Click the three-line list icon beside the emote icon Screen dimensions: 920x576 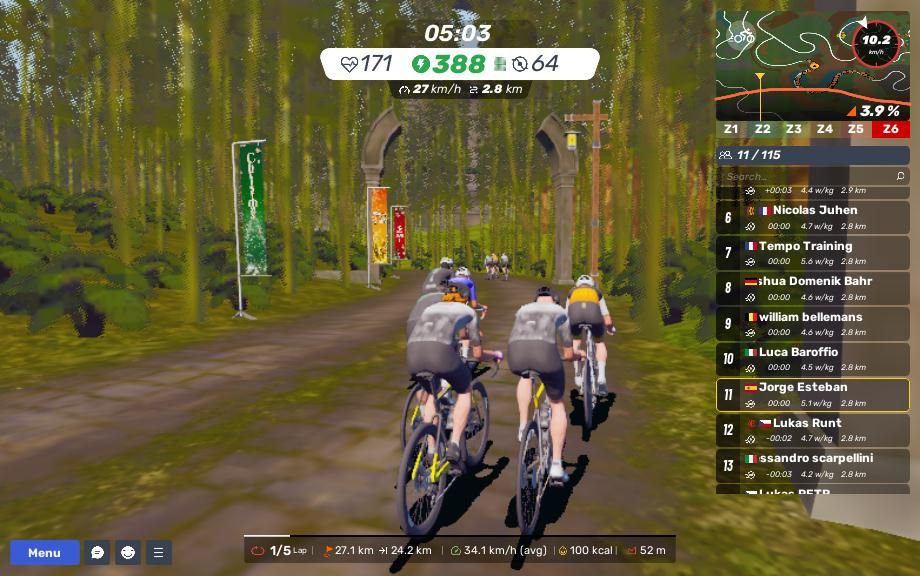[x=158, y=553]
